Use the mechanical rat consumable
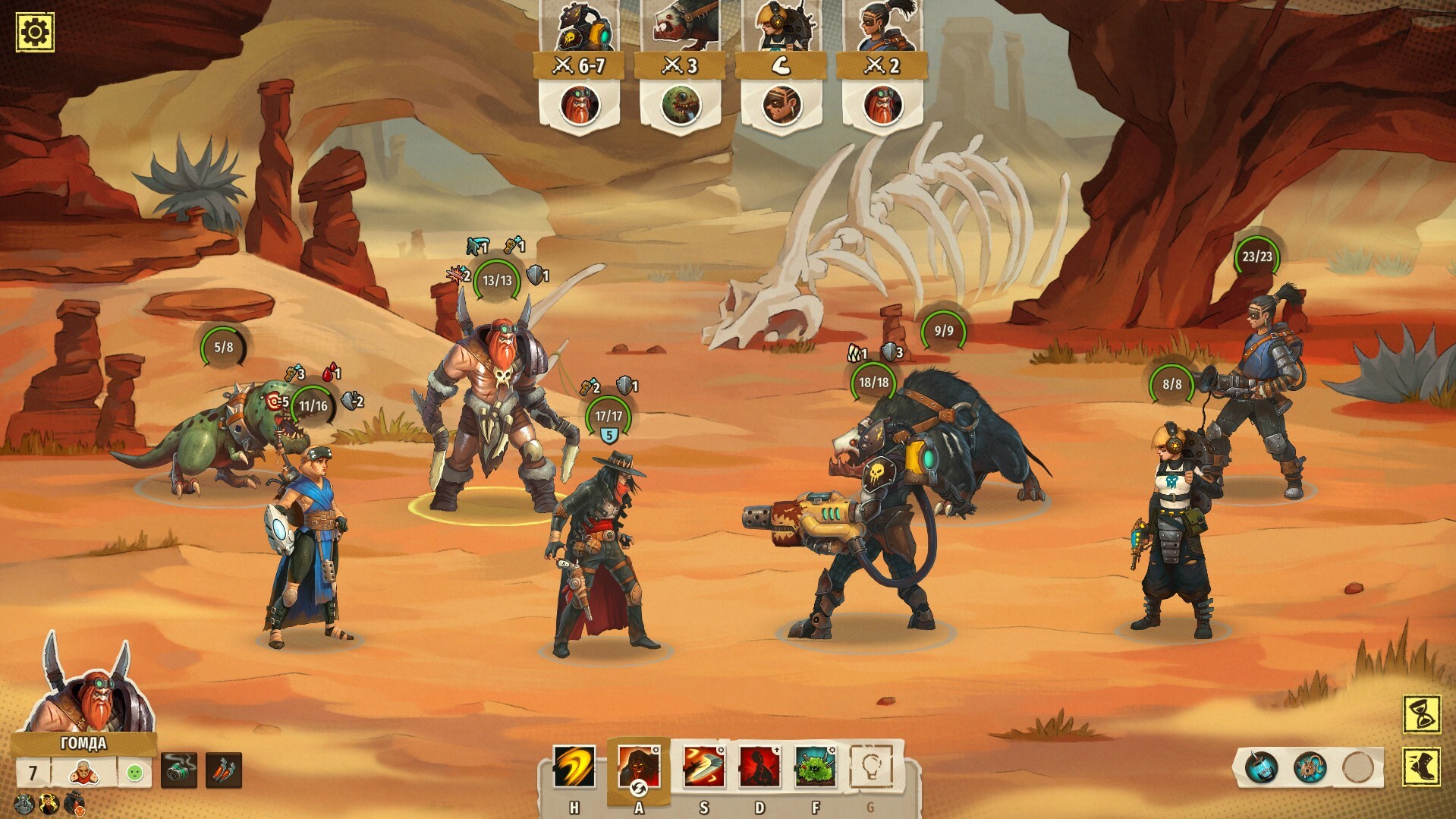 [1310, 767]
